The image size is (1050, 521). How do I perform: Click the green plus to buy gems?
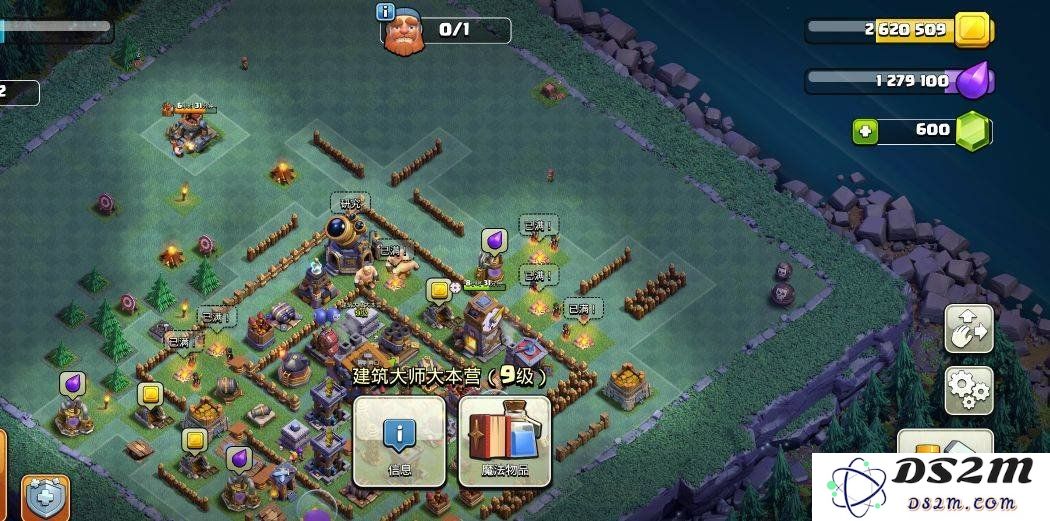(x=865, y=131)
